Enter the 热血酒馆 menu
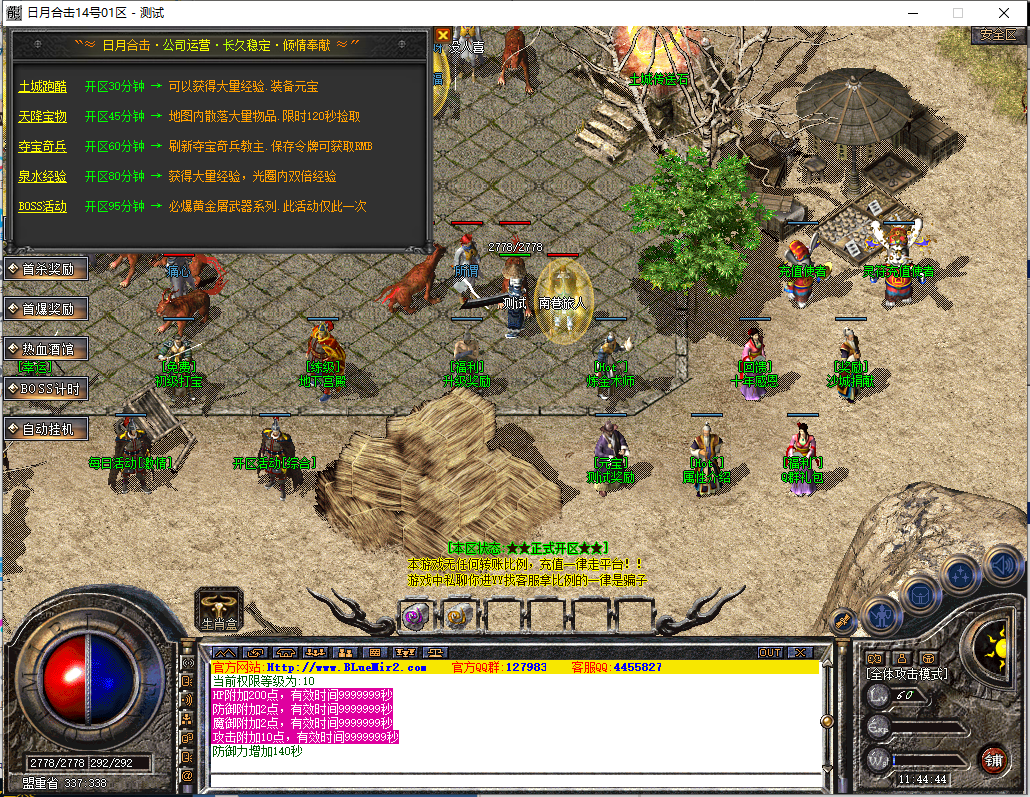This screenshot has width=1030, height=797. (47, 349)
